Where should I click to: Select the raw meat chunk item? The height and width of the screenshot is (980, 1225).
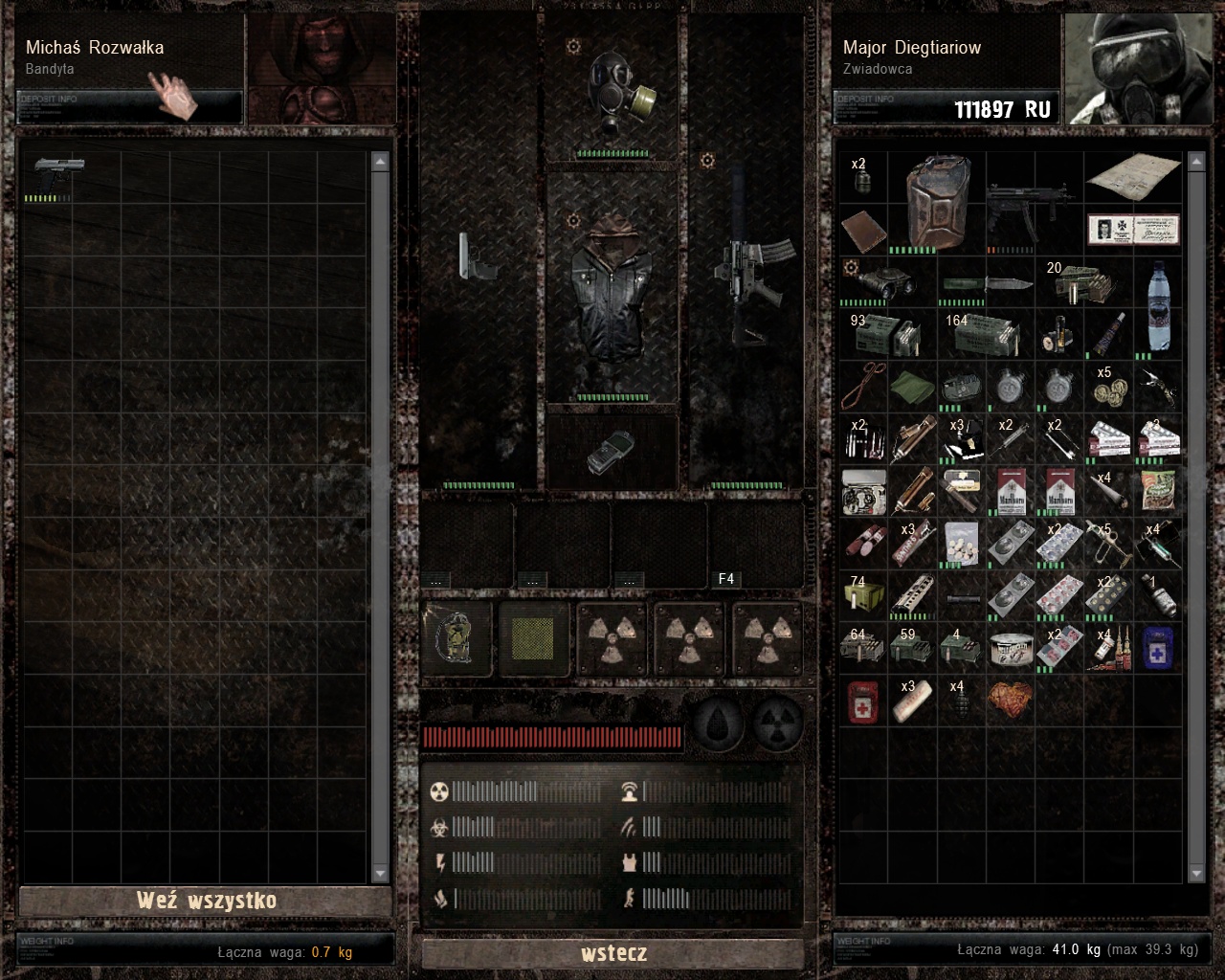pyautogui.click(x=1011, y=701)
